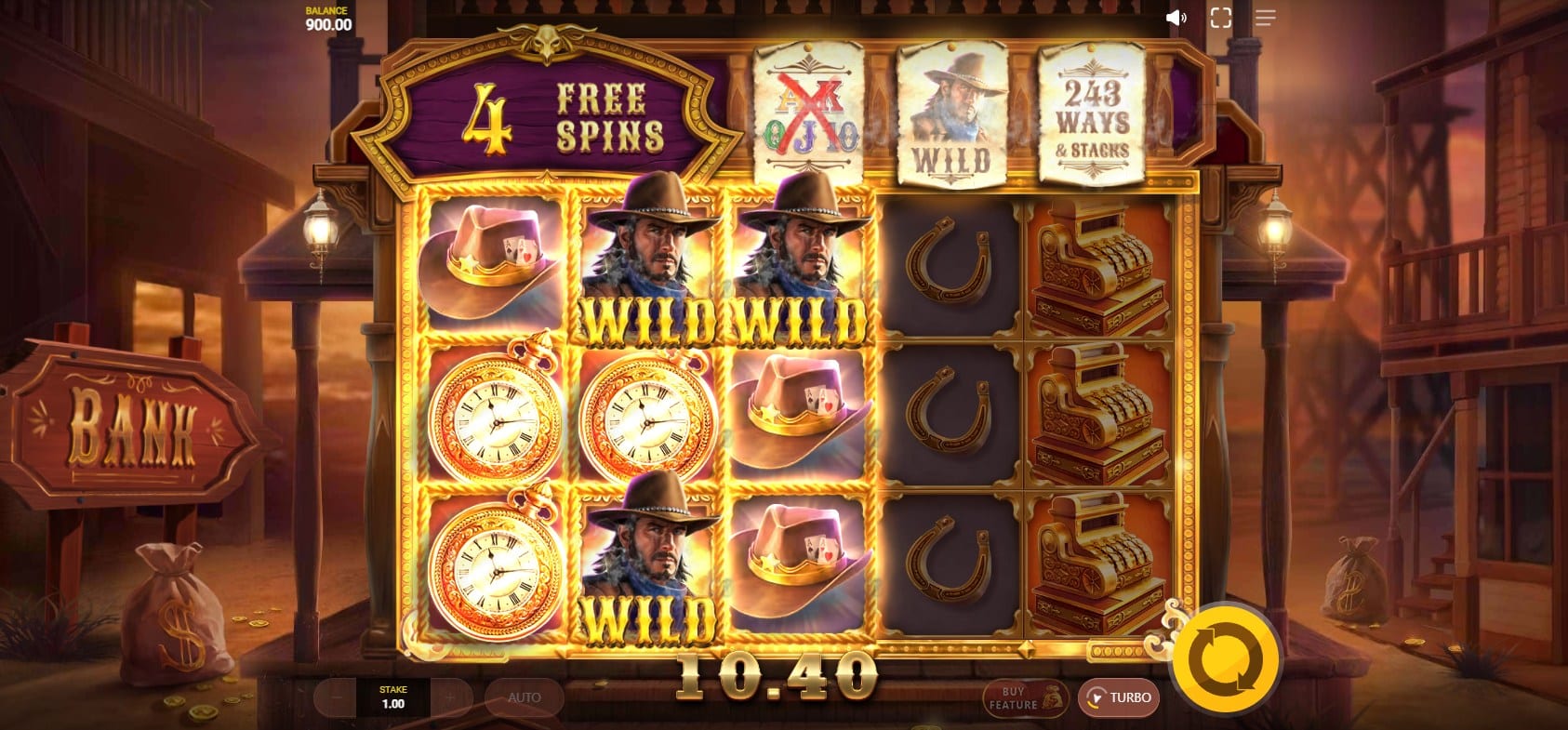The image size is (1568, 730).
Task: Open the hamburger menu
Action: (1265, 18)
